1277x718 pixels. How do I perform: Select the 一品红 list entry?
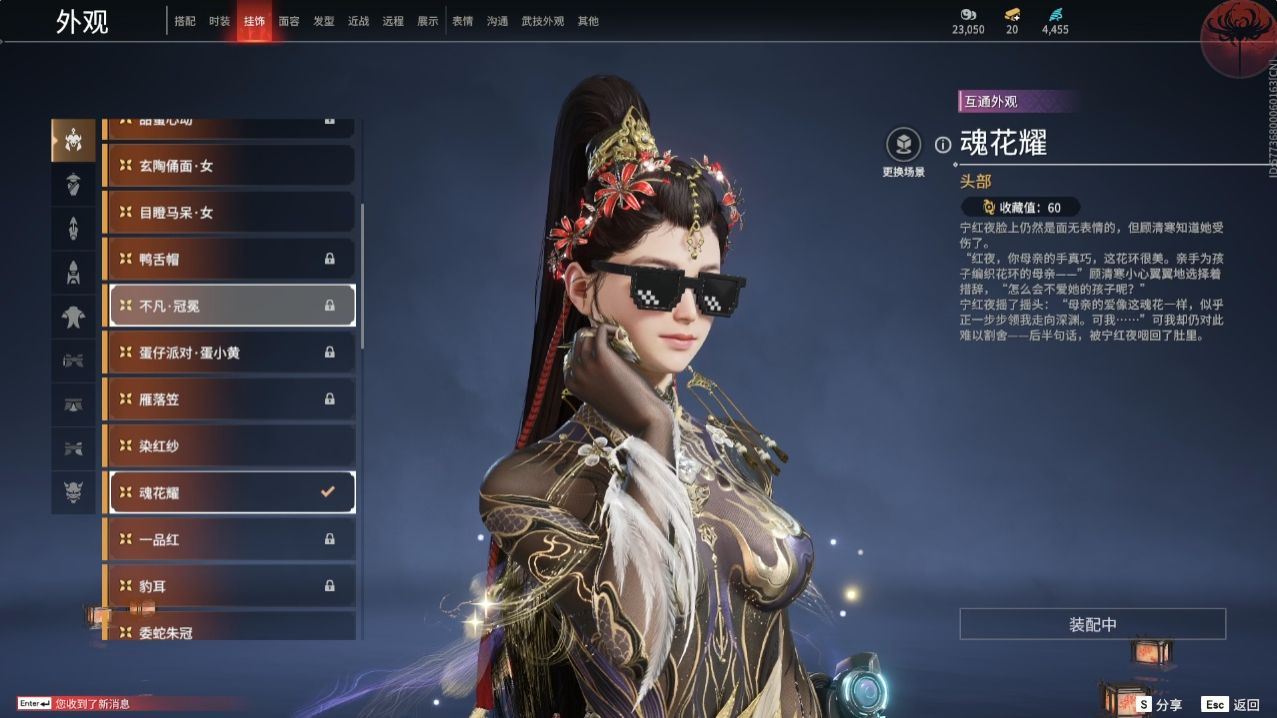(229, 539)
